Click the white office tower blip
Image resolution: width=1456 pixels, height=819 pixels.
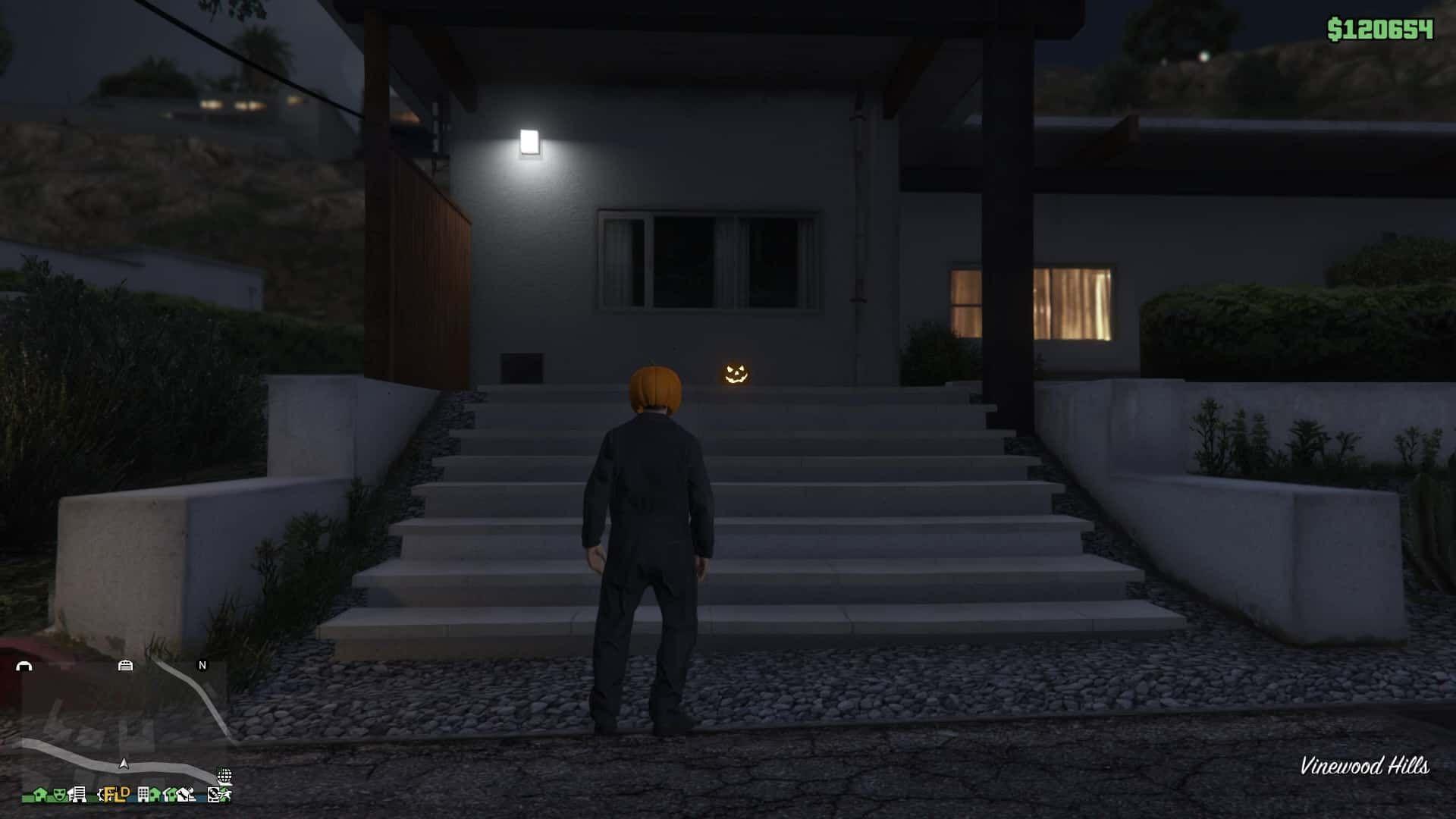(x=143, y=795)
